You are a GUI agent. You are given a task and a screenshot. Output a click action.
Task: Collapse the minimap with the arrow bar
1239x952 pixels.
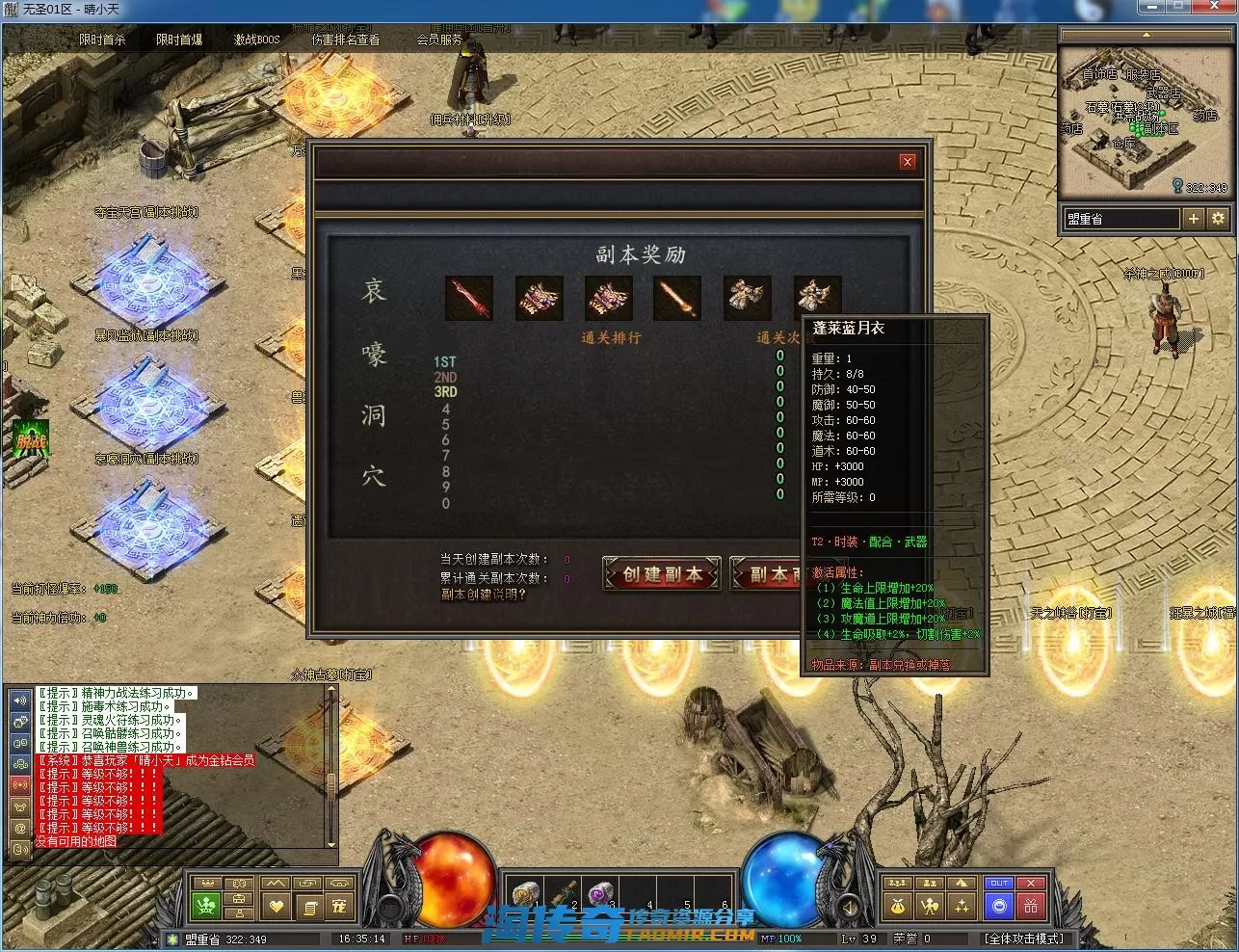pos(1146,35)
